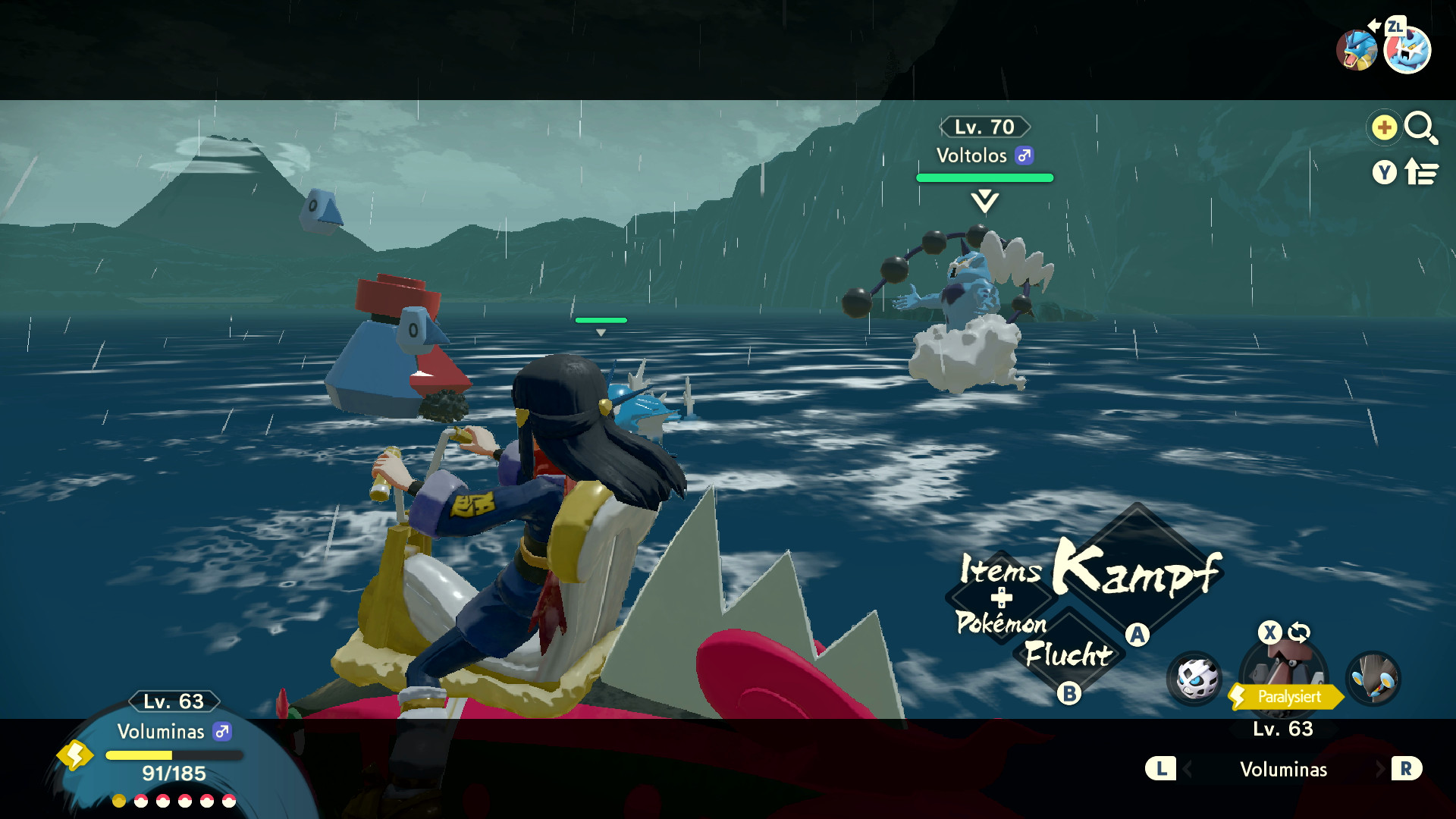The image size is (1456, 819).
Task: Click the Gyarados turn-order portrait
Action: click(1356, 51)
